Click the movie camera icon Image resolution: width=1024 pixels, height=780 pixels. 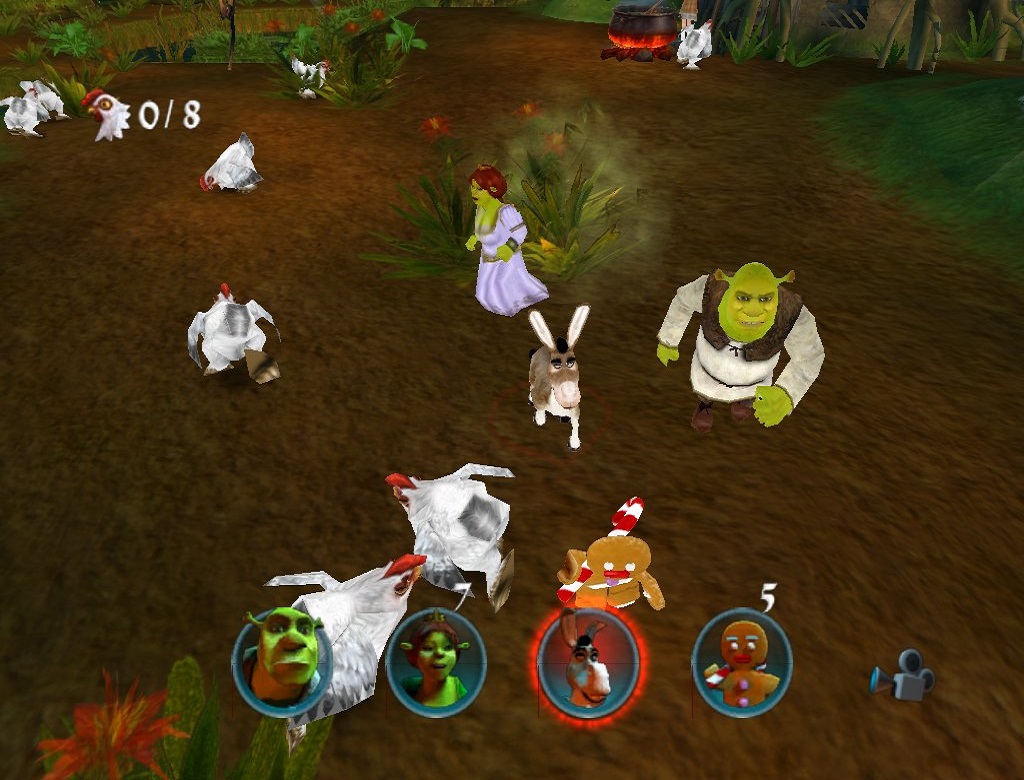[903, 676]
